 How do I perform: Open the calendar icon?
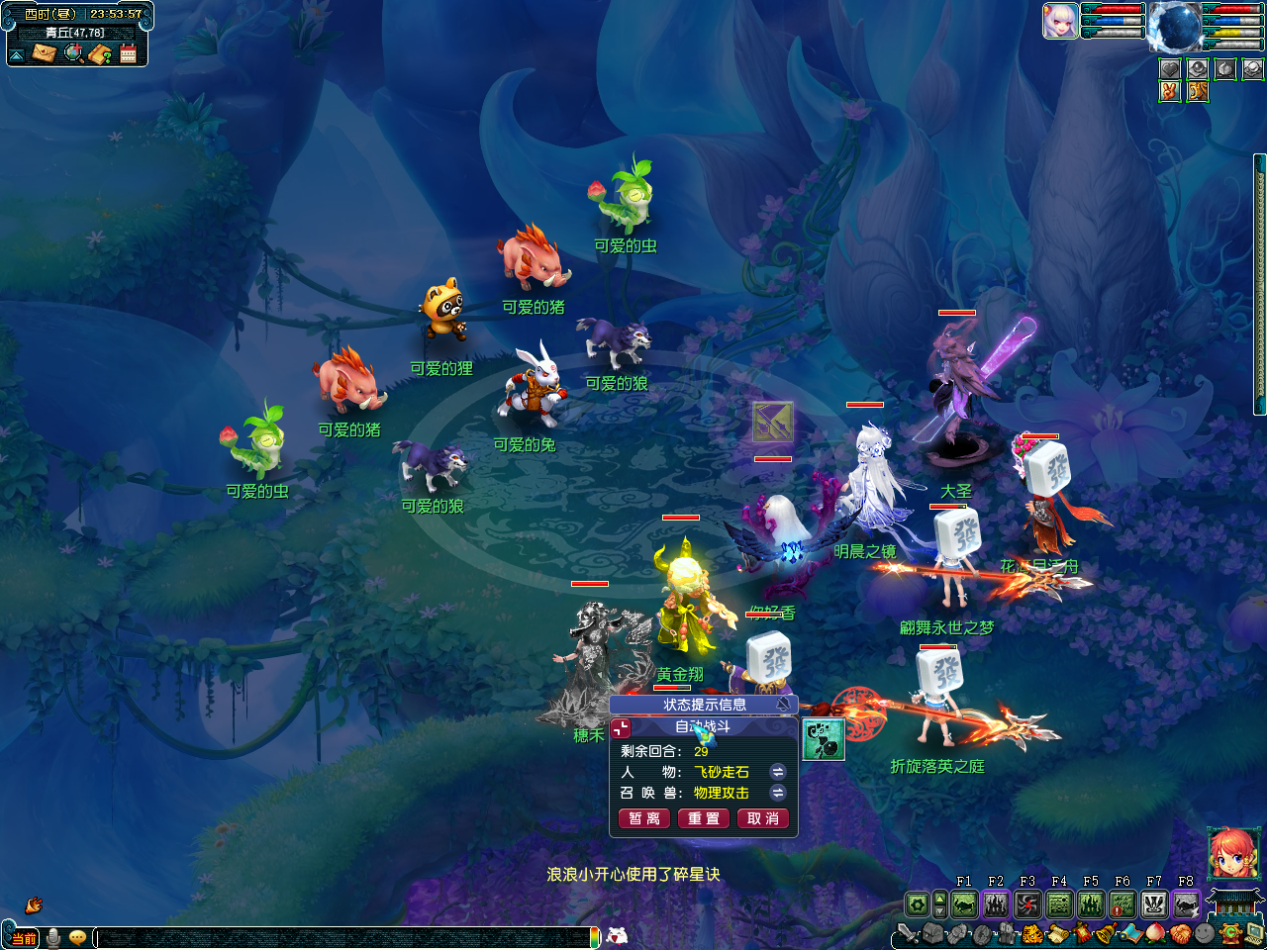point(128,53)
